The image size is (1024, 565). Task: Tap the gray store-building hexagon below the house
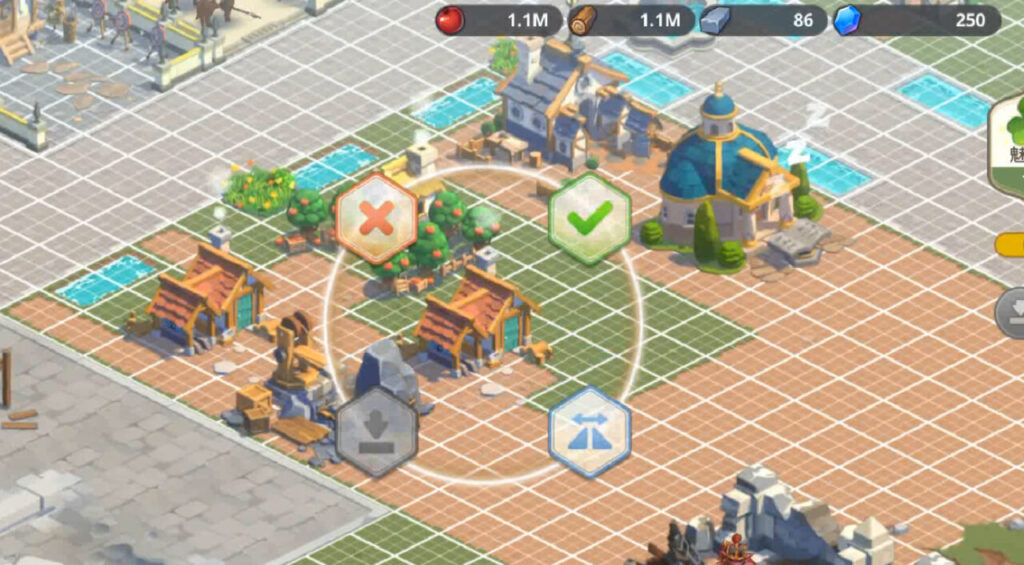[376, 432]
